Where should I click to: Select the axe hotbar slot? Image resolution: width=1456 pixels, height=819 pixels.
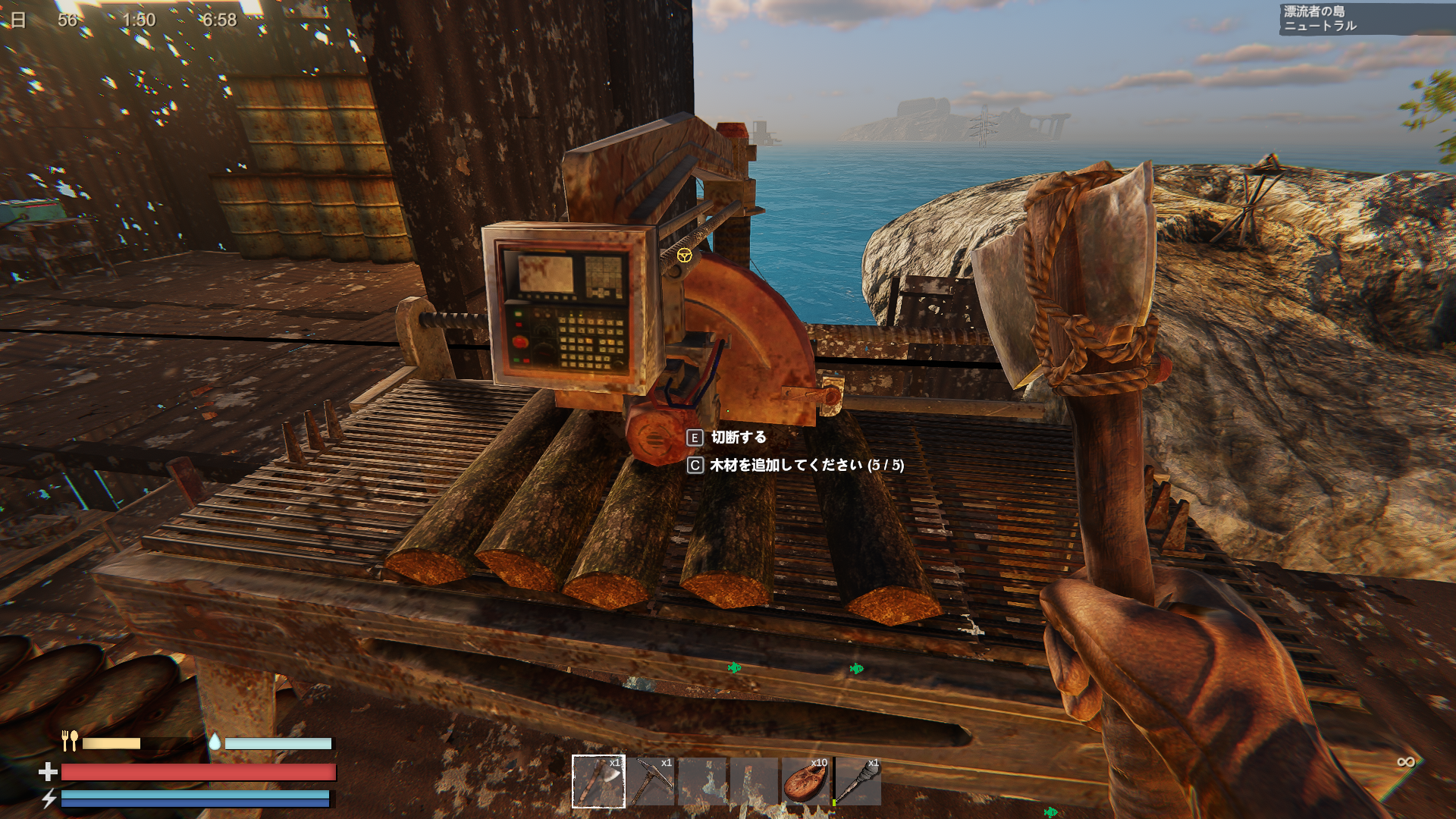(x=598, y=781)
